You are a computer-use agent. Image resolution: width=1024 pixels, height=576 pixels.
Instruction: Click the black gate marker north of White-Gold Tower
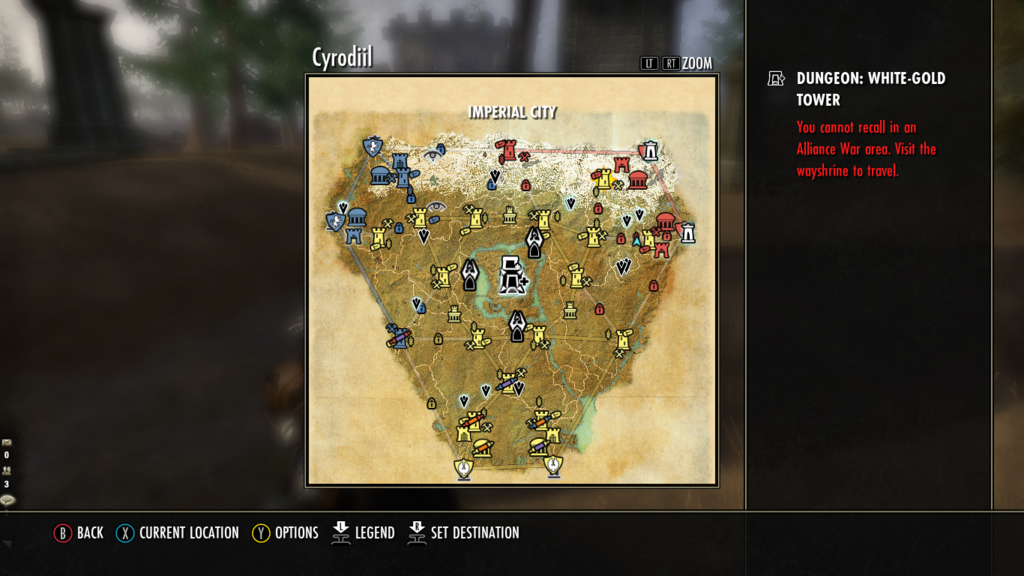[535, 239]
